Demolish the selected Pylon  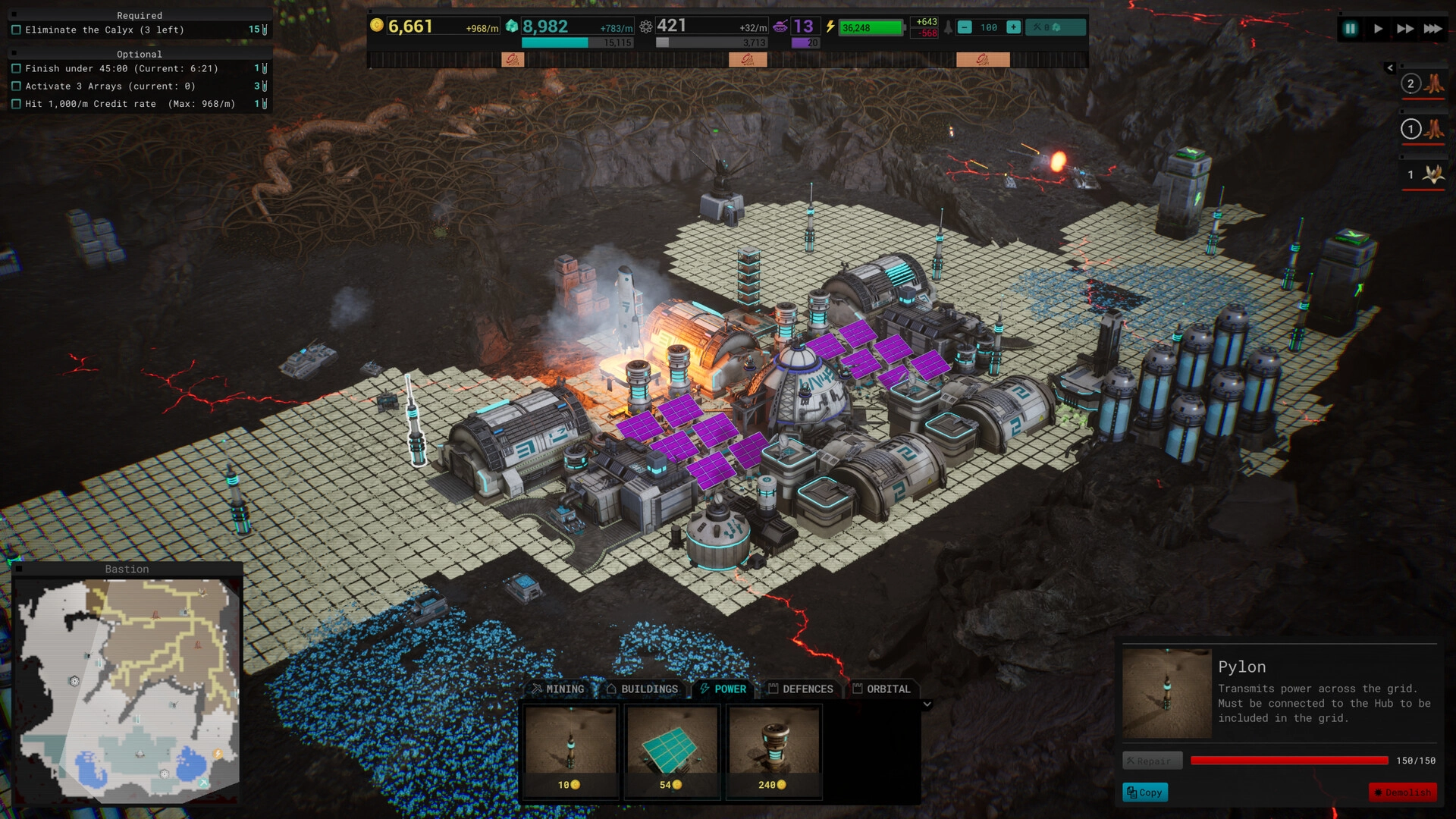[x=1402, y=792]
